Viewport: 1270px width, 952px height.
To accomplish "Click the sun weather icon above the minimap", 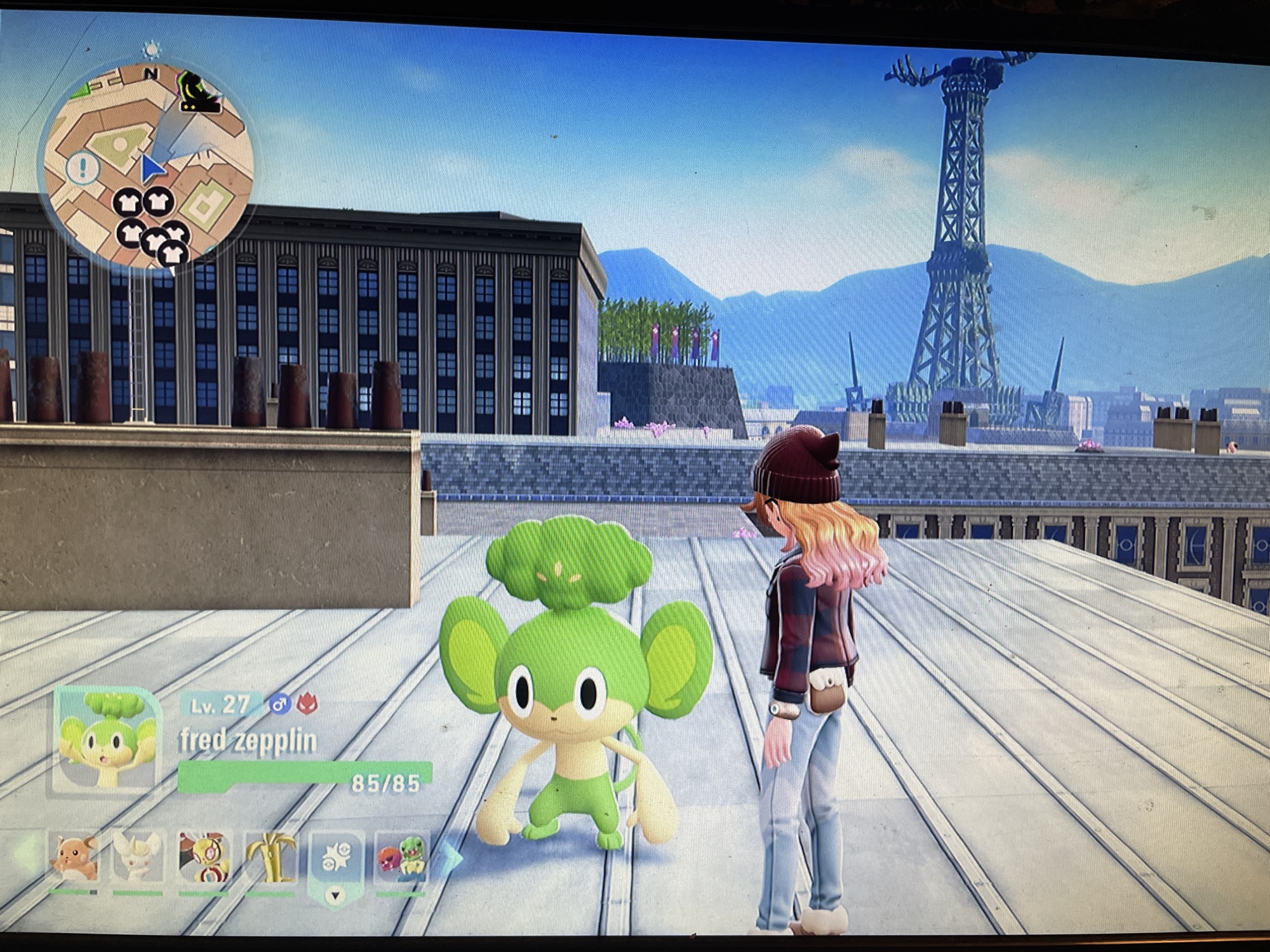I will pos(151,50).
